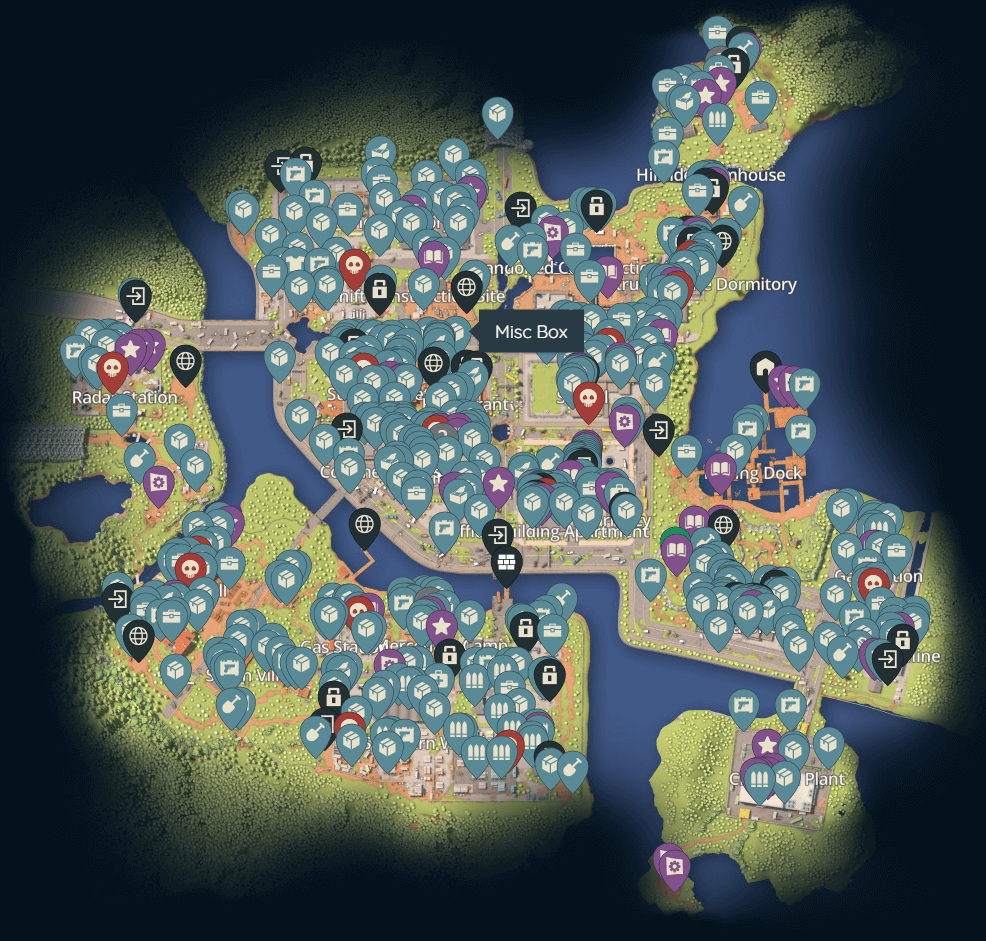Click the red skull marker at the eastern Gas Station

pyautogui.click(x=874, y=582)
